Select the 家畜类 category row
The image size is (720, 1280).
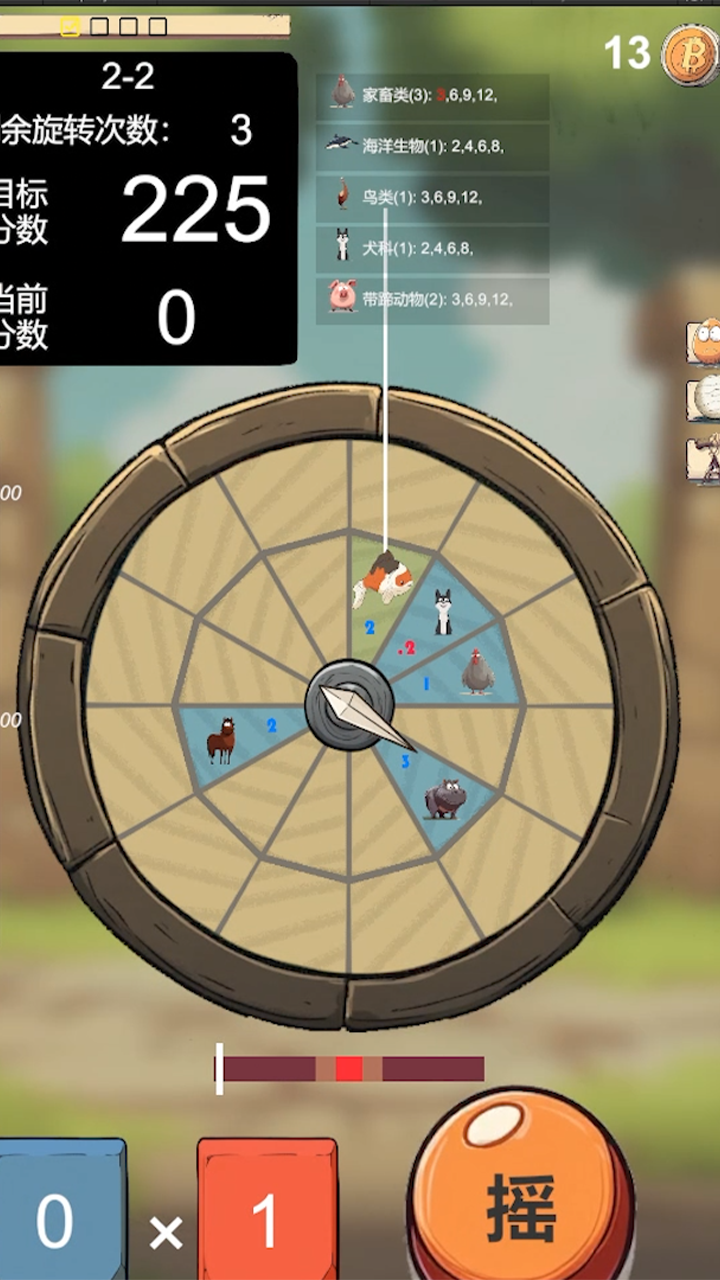click(x=432, y=96)
